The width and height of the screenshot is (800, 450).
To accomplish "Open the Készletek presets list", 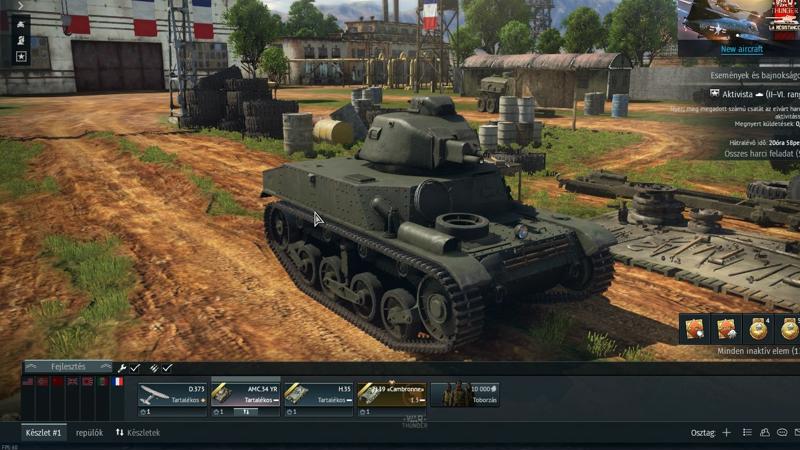I will (x=138, y=433).
